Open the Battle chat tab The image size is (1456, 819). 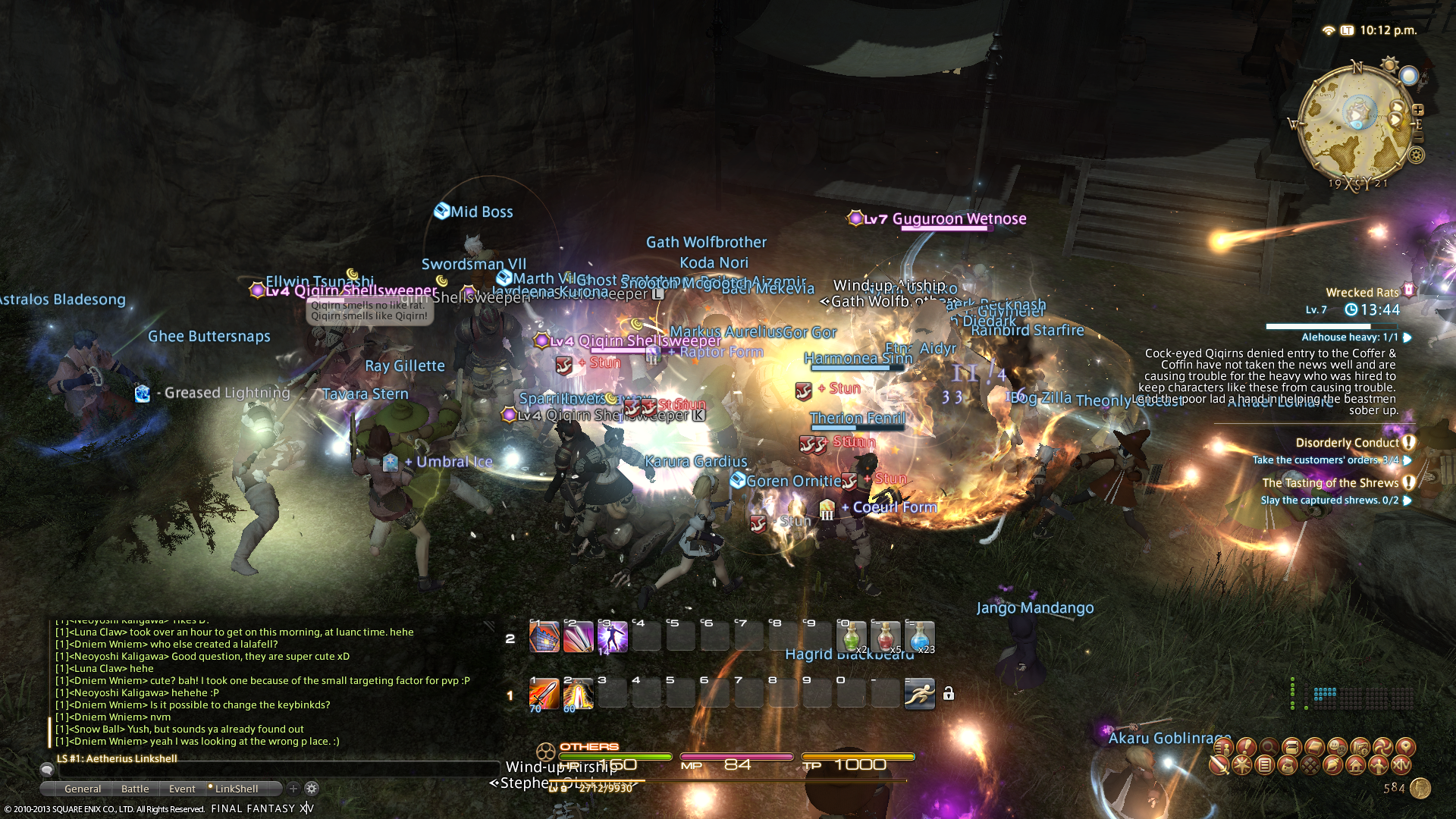[135, 789]
